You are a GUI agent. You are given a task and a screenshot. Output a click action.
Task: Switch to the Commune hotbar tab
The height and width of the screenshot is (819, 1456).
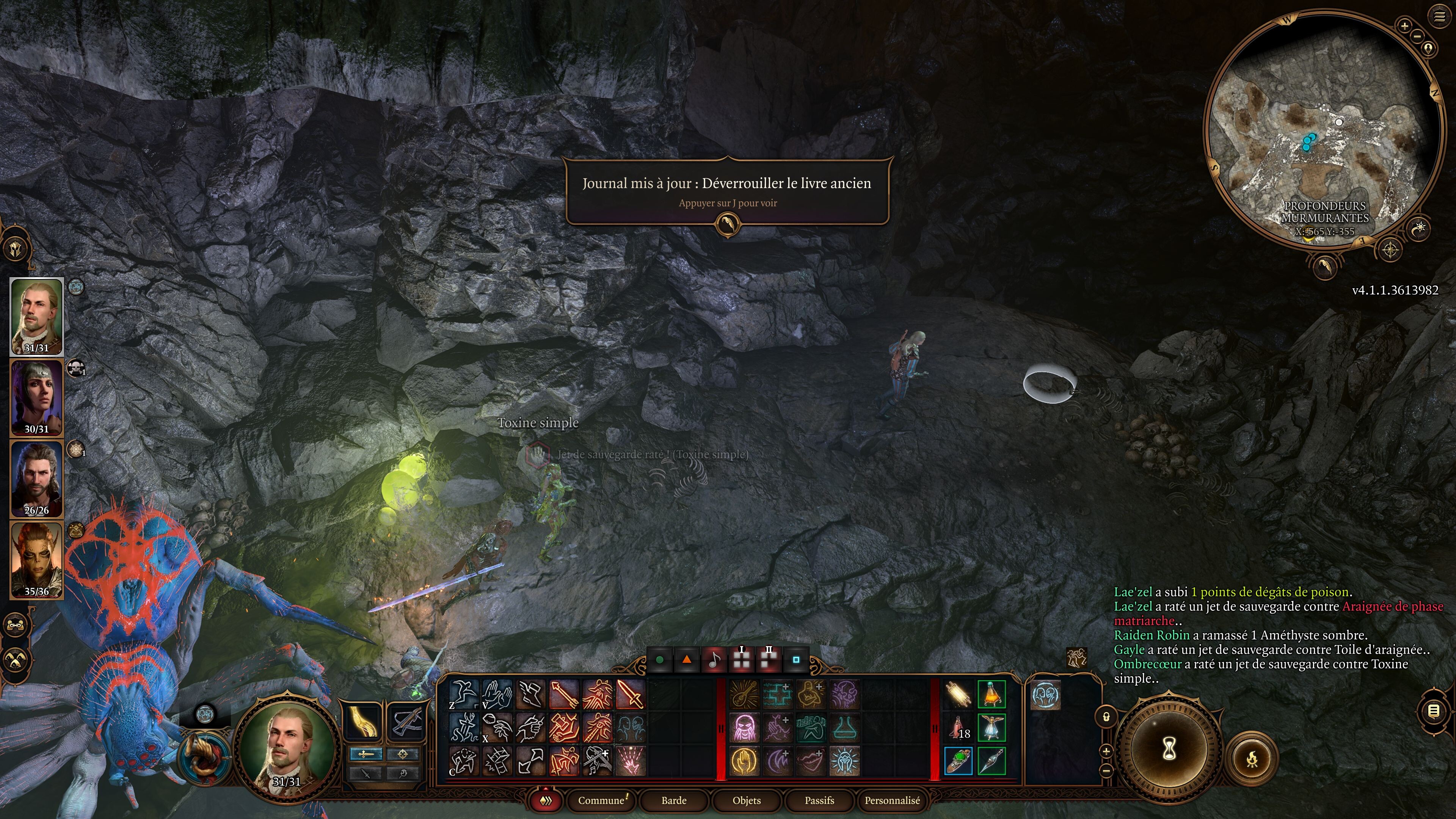[601, 800]
